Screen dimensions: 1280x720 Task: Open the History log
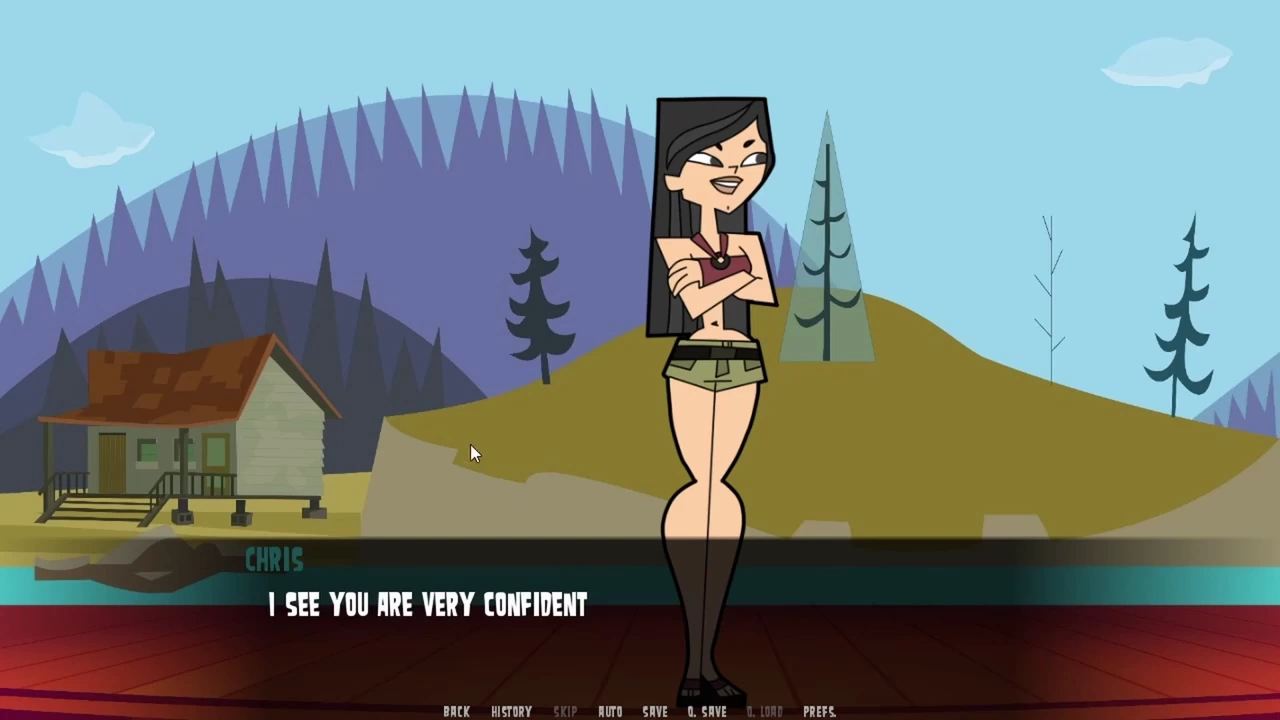point(511,710)
